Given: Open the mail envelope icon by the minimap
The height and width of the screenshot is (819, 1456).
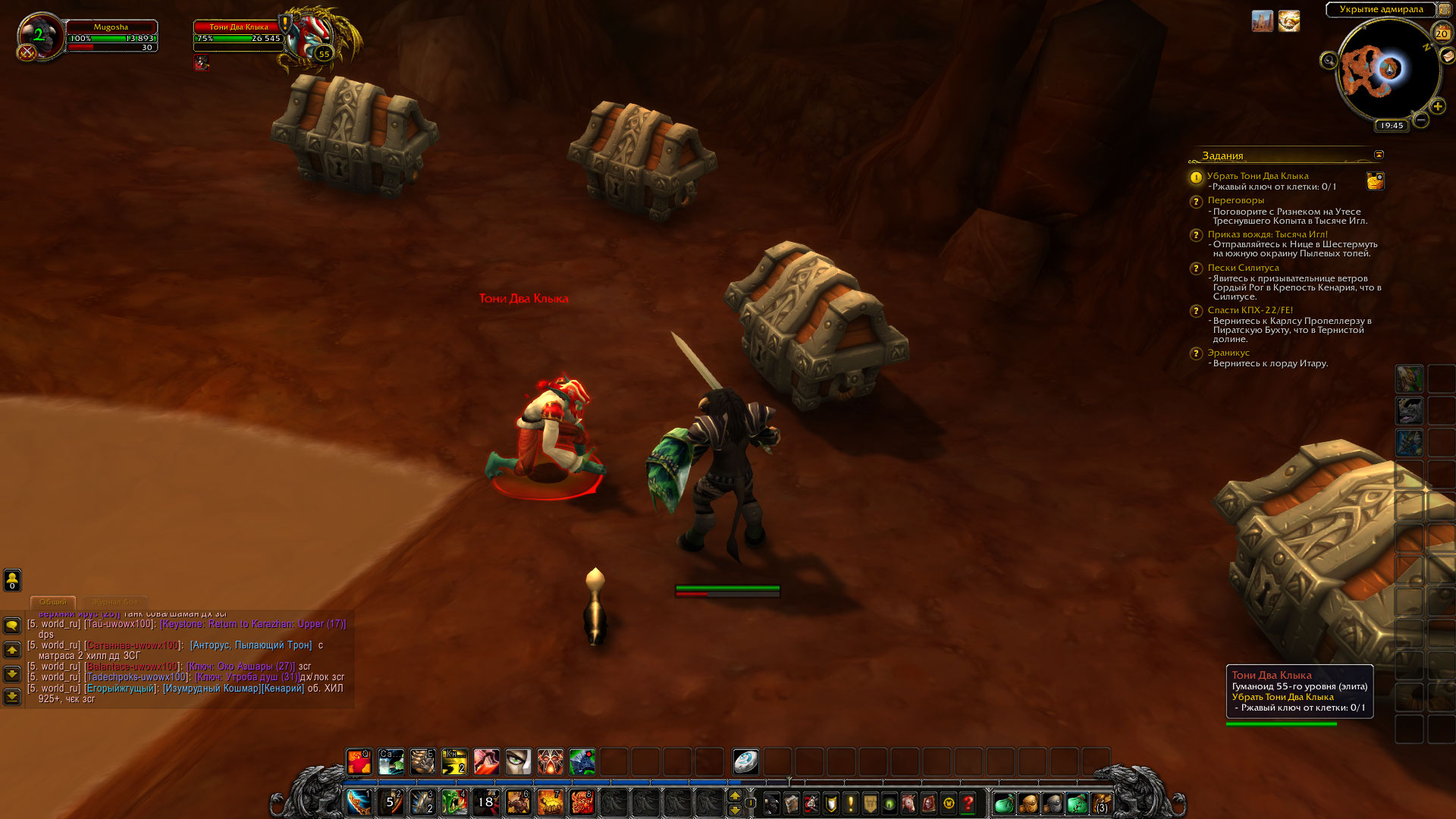Looking at the screenshot, I should (1447, 56).
